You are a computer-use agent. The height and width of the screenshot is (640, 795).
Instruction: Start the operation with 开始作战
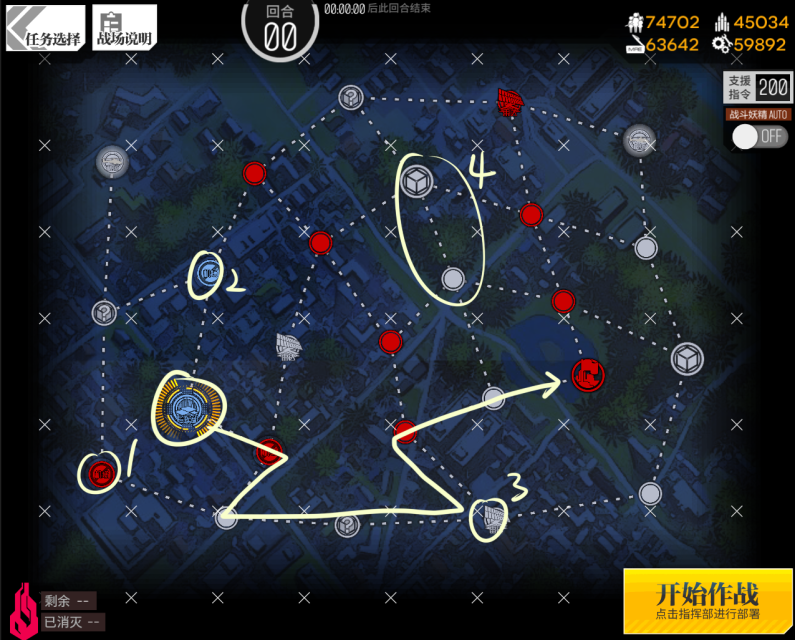707,600
